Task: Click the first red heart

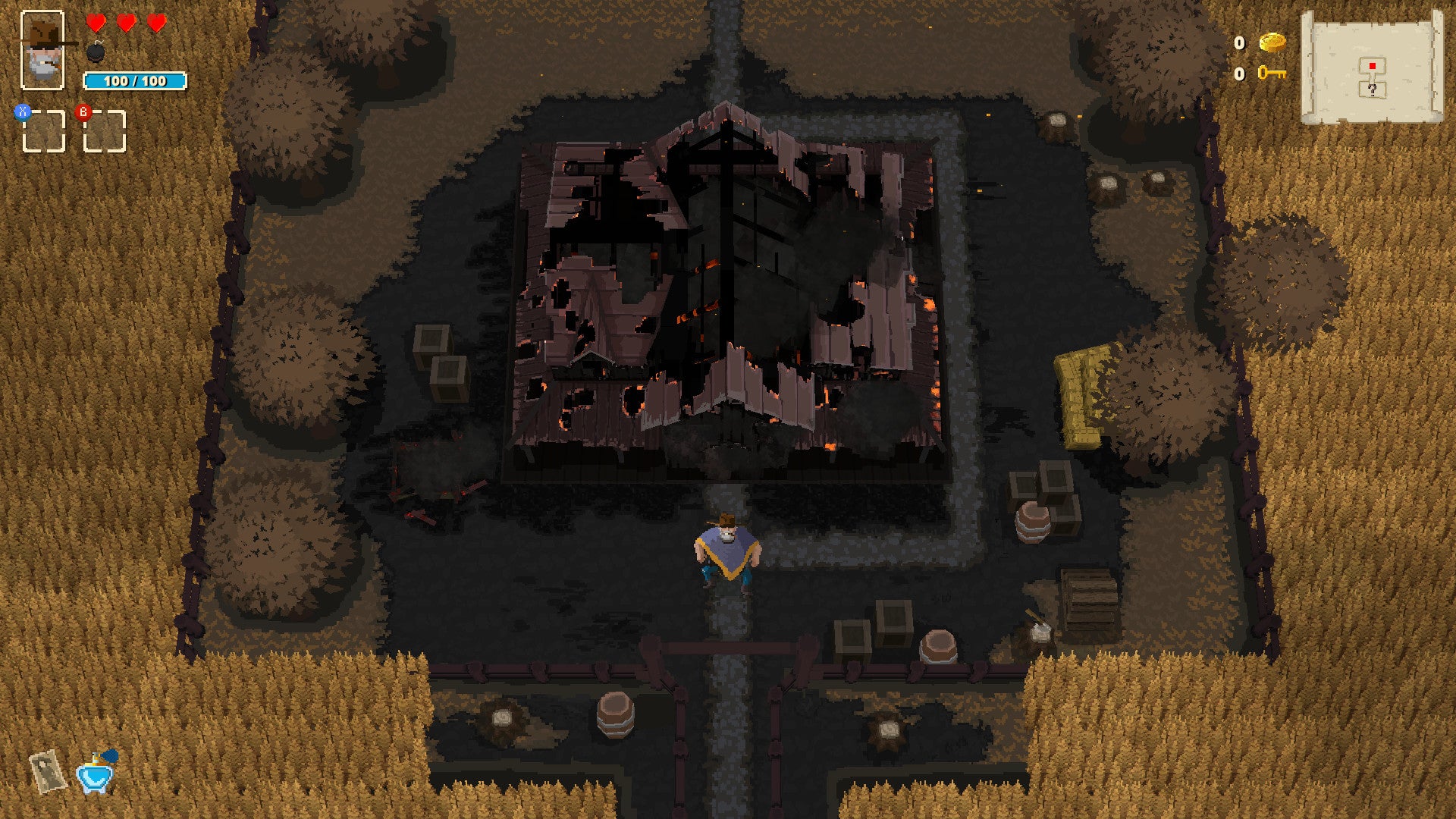Action: (97, 23)
